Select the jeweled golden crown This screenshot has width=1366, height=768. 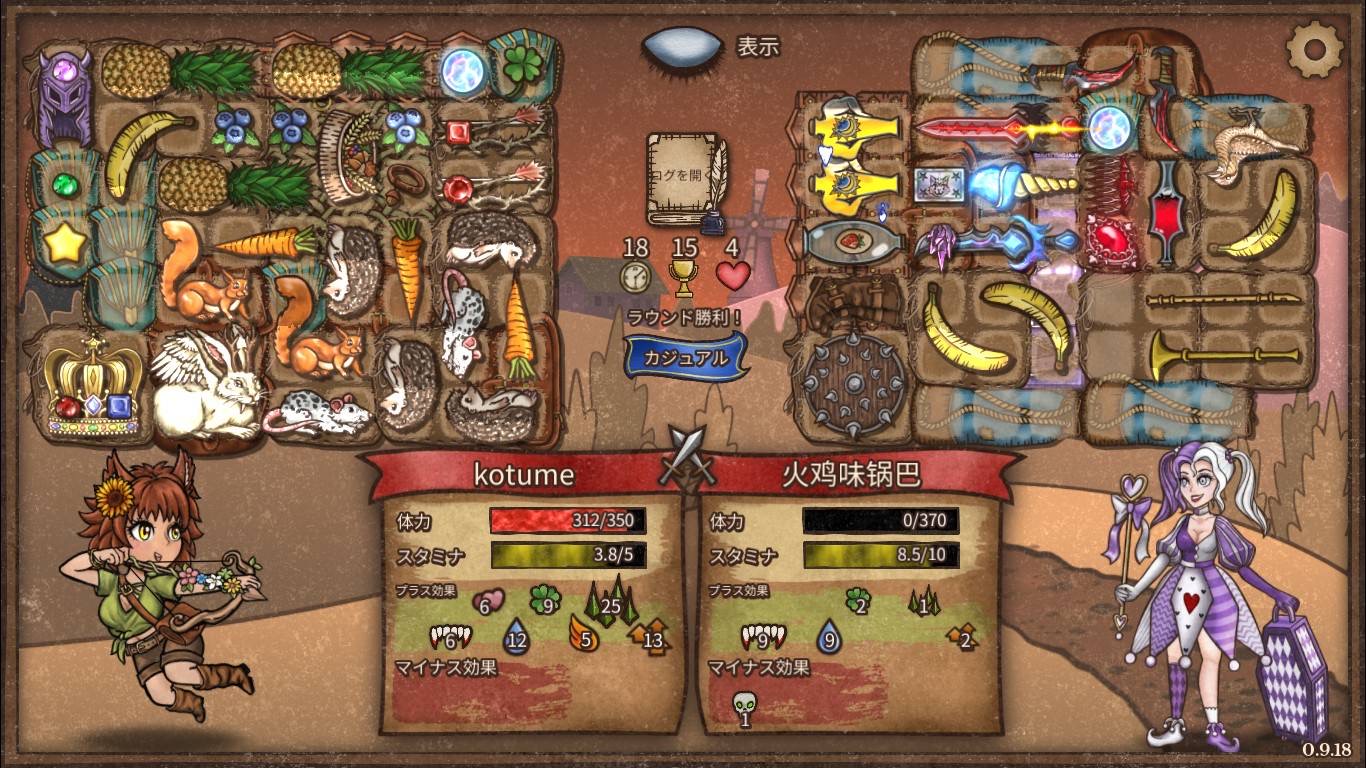pyautogui.click(x=93, y=387)
